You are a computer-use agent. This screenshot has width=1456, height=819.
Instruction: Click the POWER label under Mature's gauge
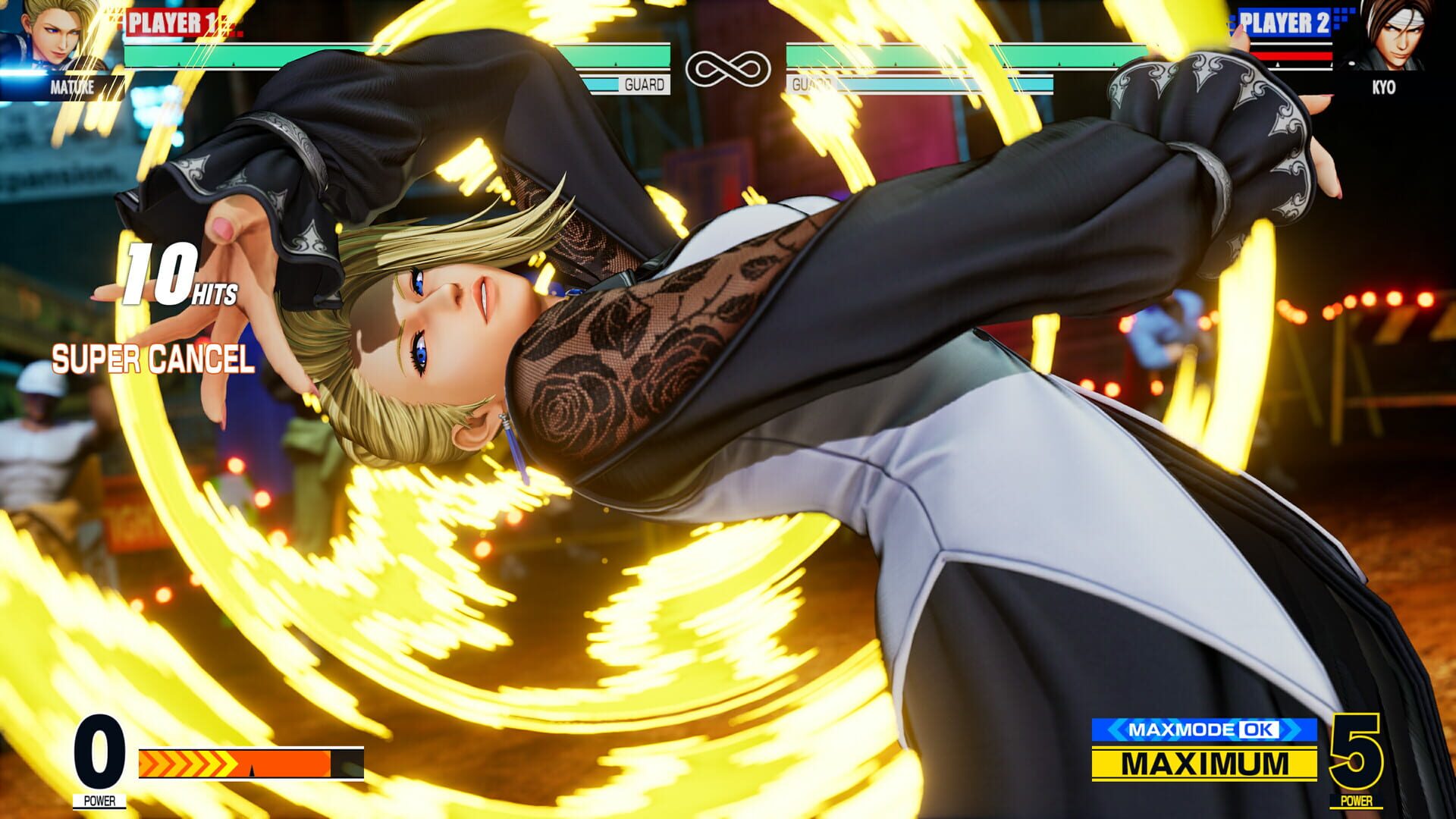pyautogui.click(x=98, y=799)
